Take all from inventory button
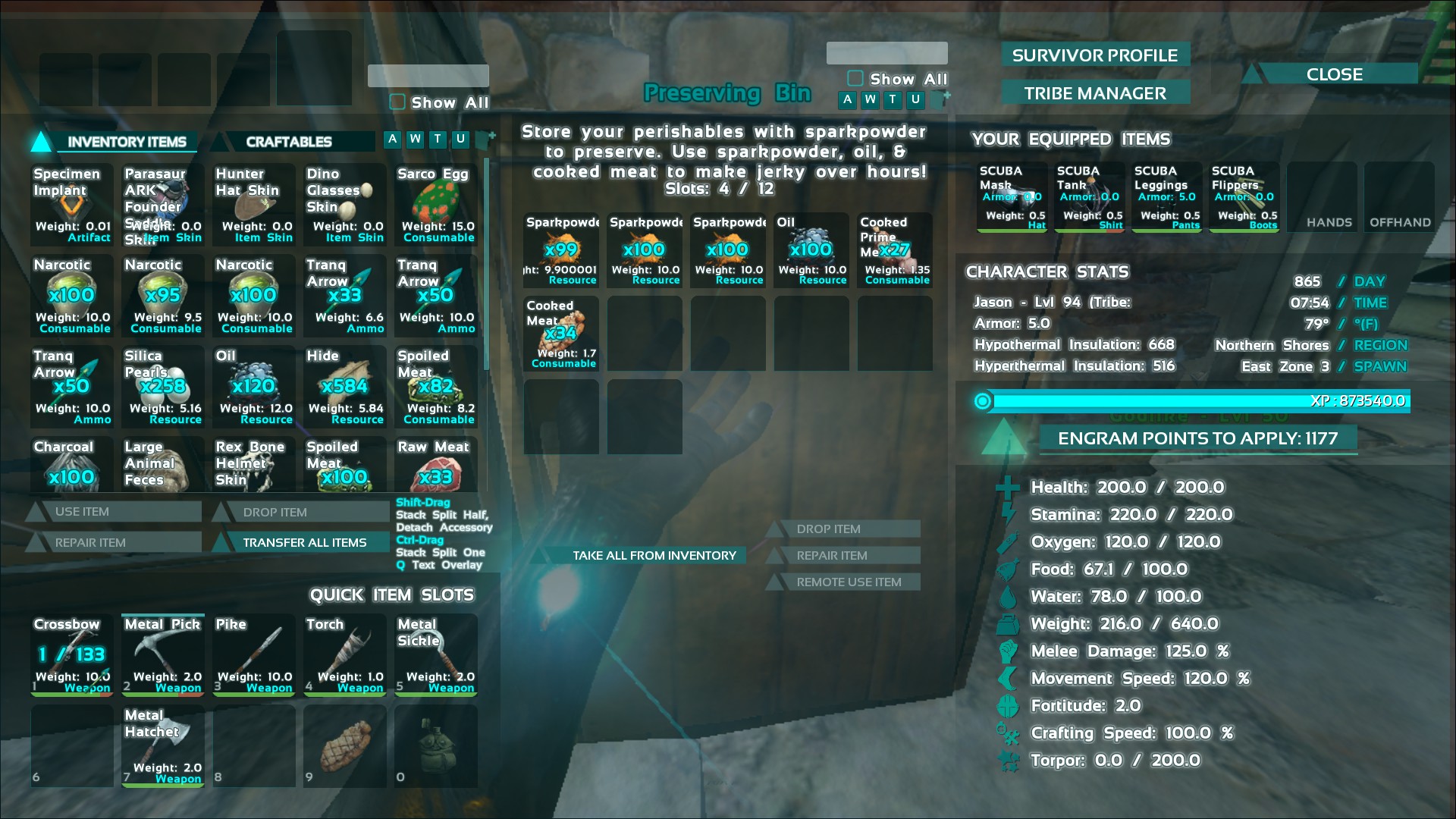 (654, 555)
